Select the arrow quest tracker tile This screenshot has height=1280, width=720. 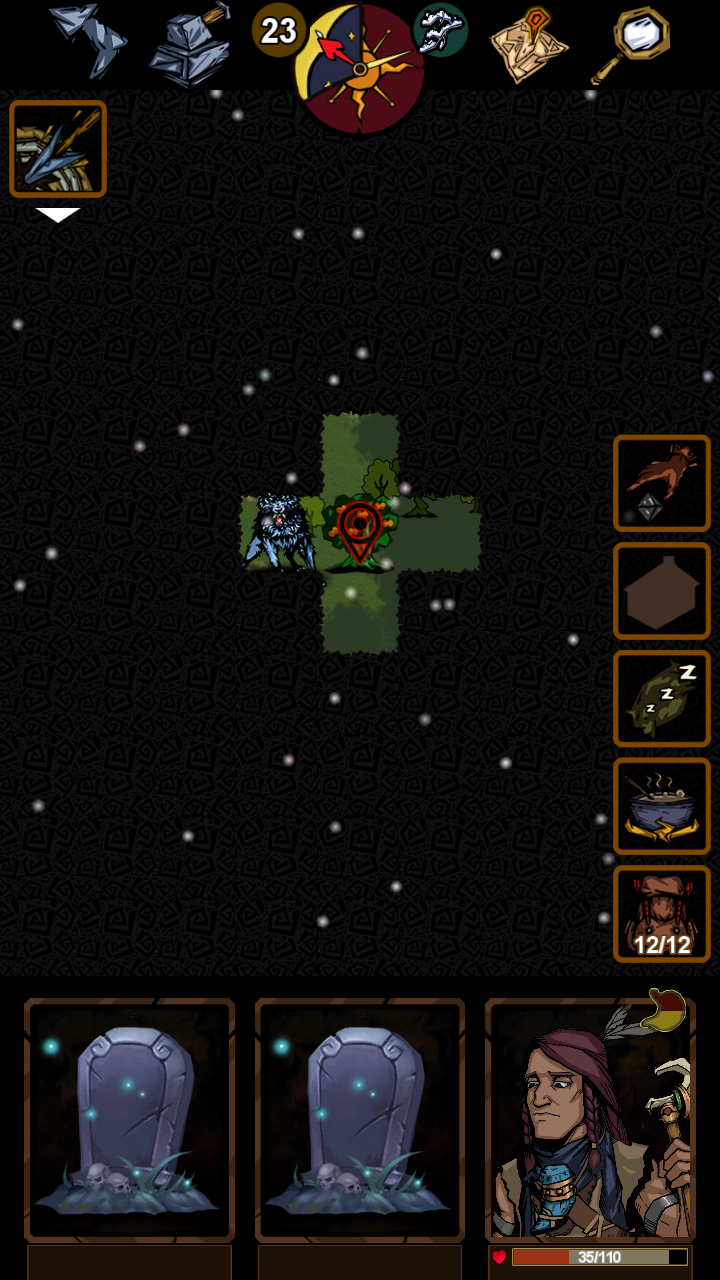point(58,149)
